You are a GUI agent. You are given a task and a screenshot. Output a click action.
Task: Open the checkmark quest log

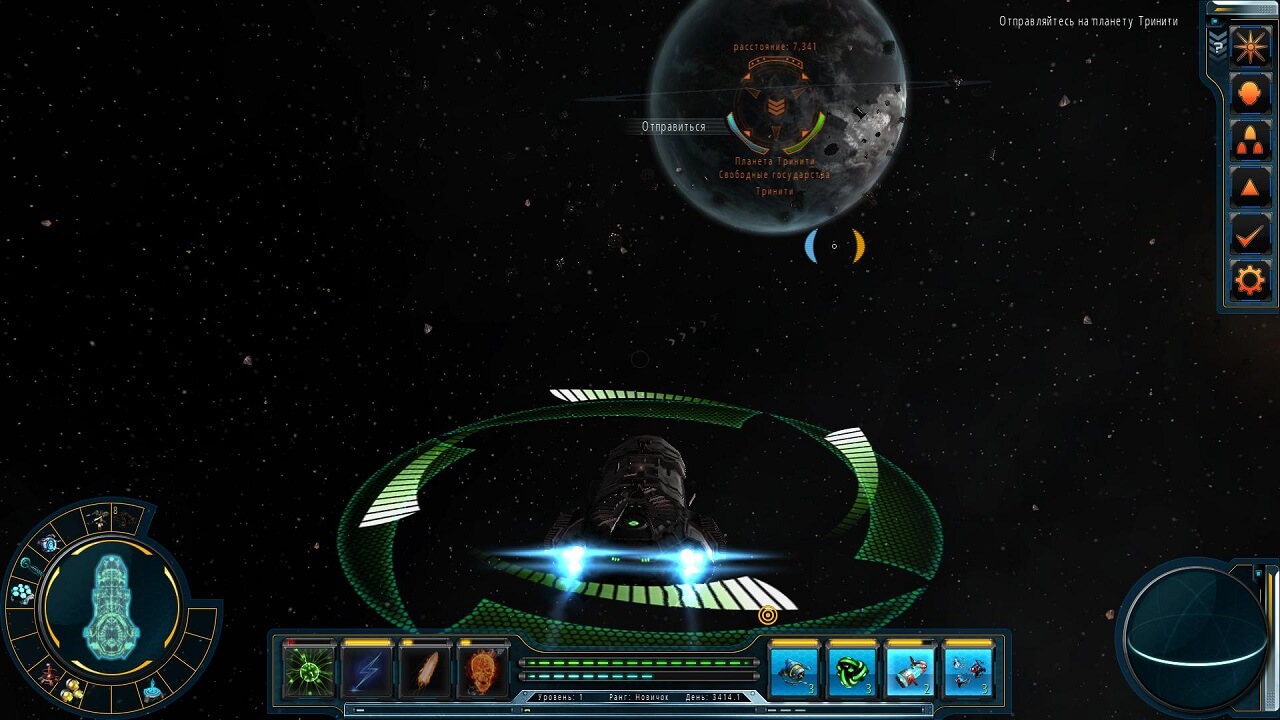[1250, 235]
